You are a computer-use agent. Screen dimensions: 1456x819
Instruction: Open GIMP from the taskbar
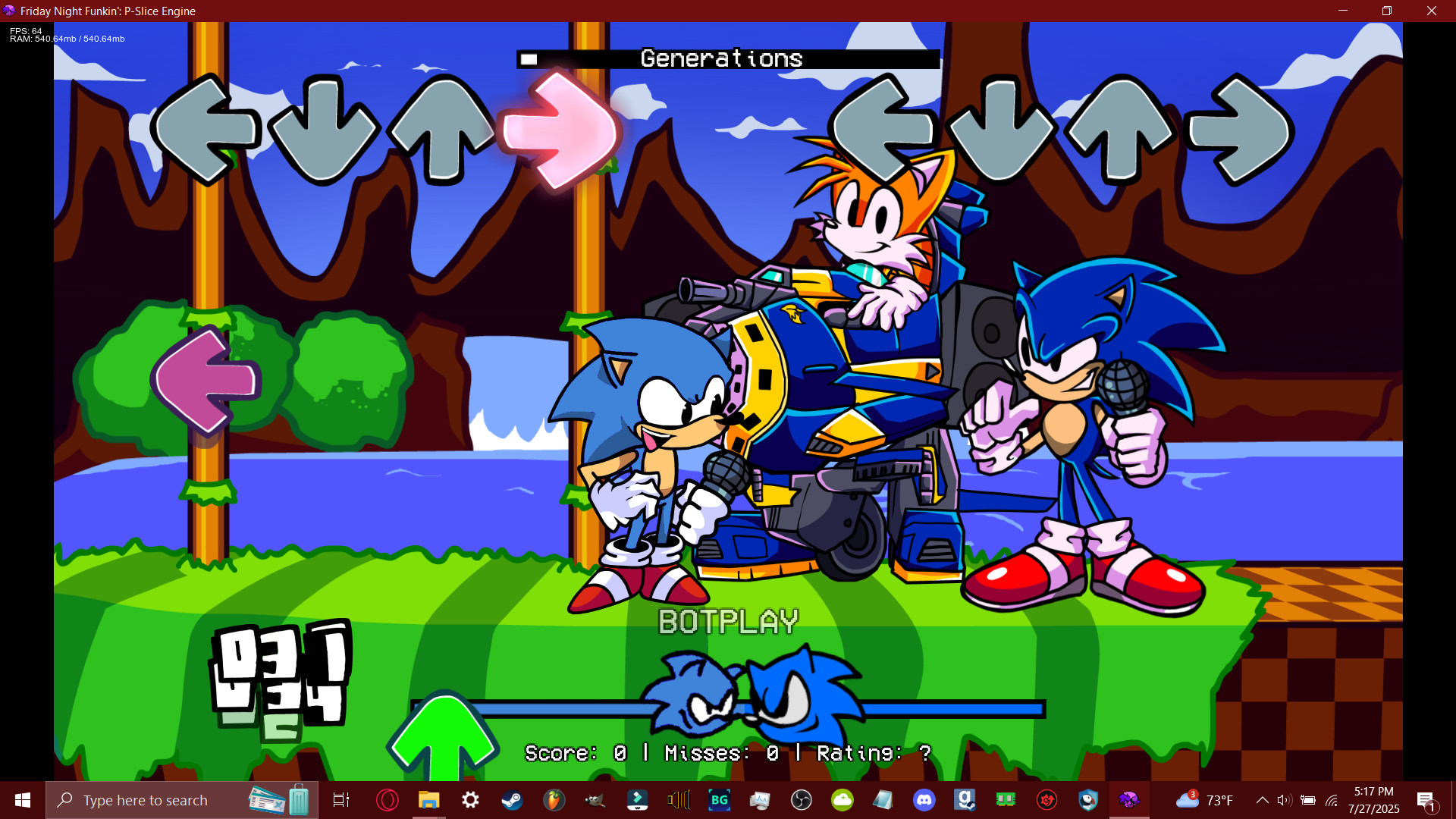click(x=596, y=799)
